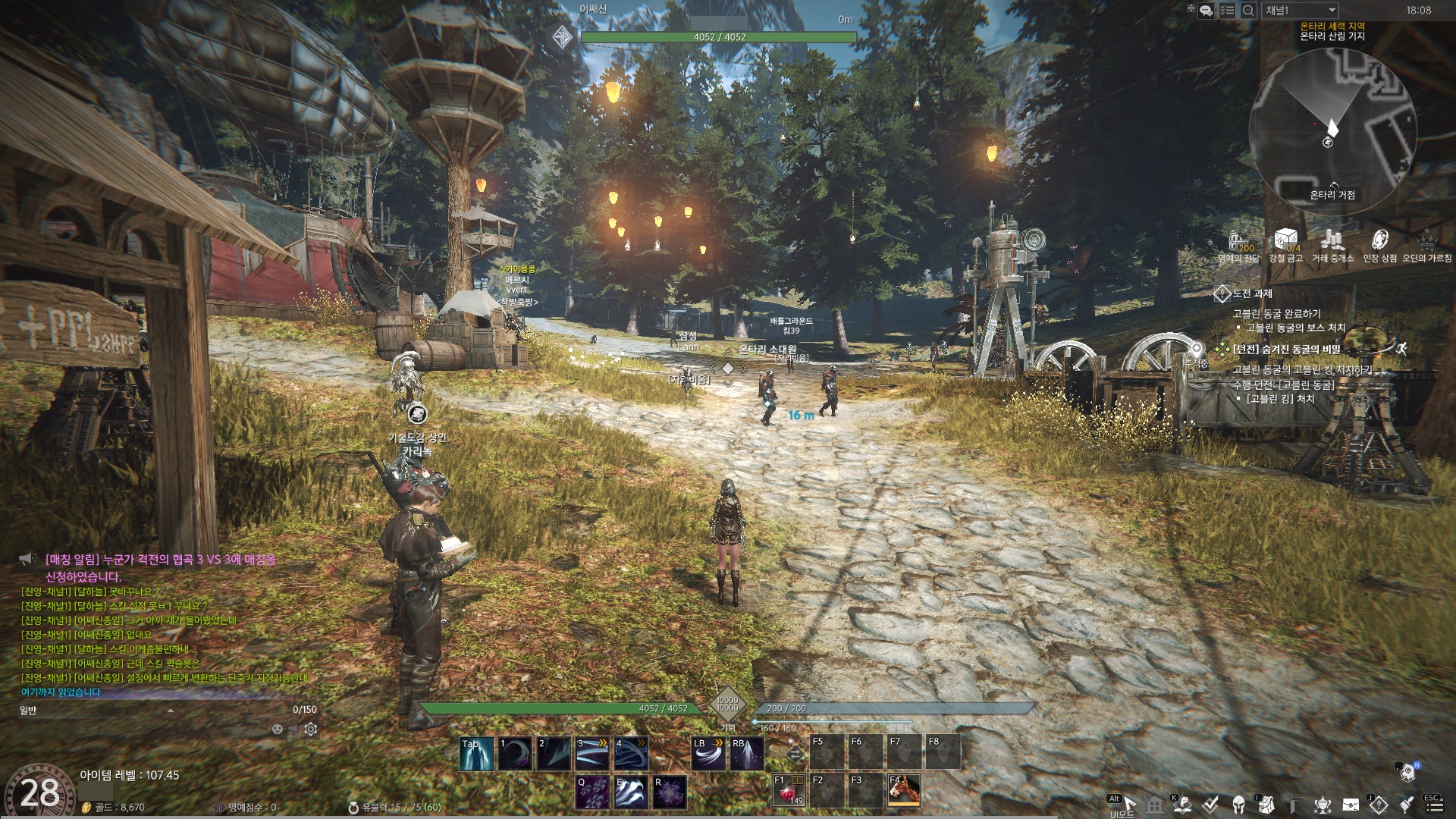
Task: Open the 채널1 channel dropdown
Action: tap(1300, 11)
